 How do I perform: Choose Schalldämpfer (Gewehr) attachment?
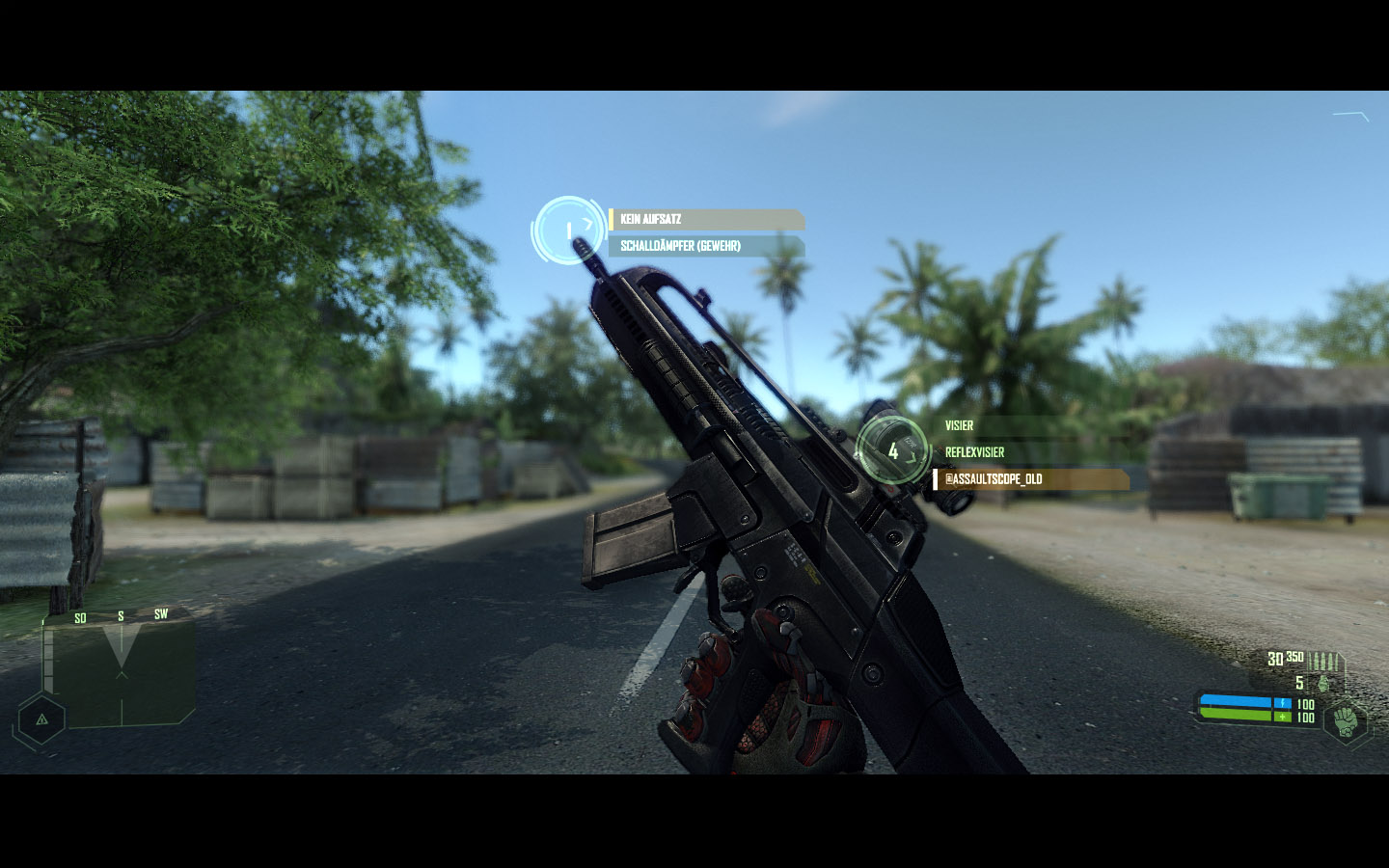[705, 246]
